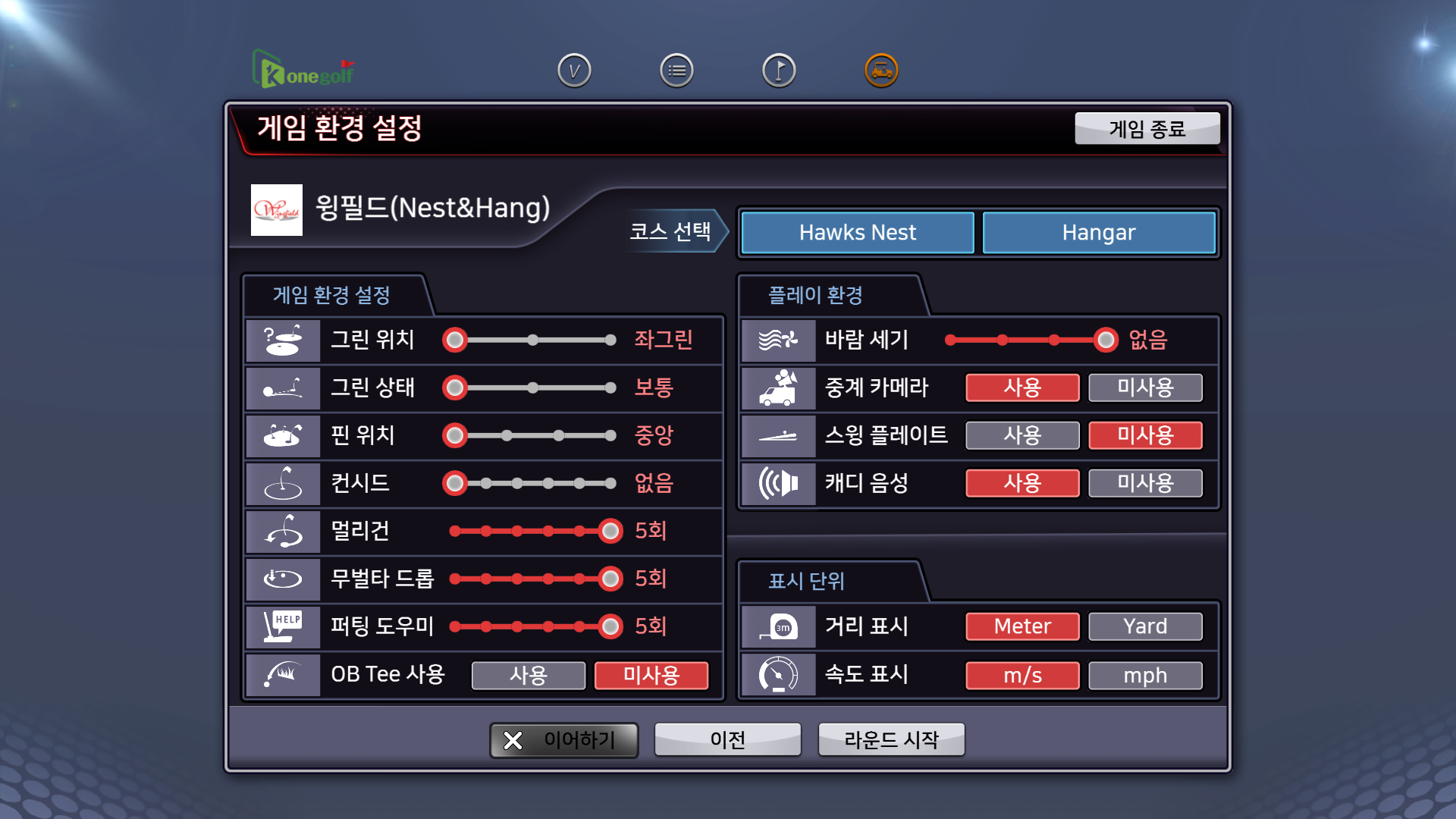Enable OB Tee with the 사용 button

tap(529, 675)
